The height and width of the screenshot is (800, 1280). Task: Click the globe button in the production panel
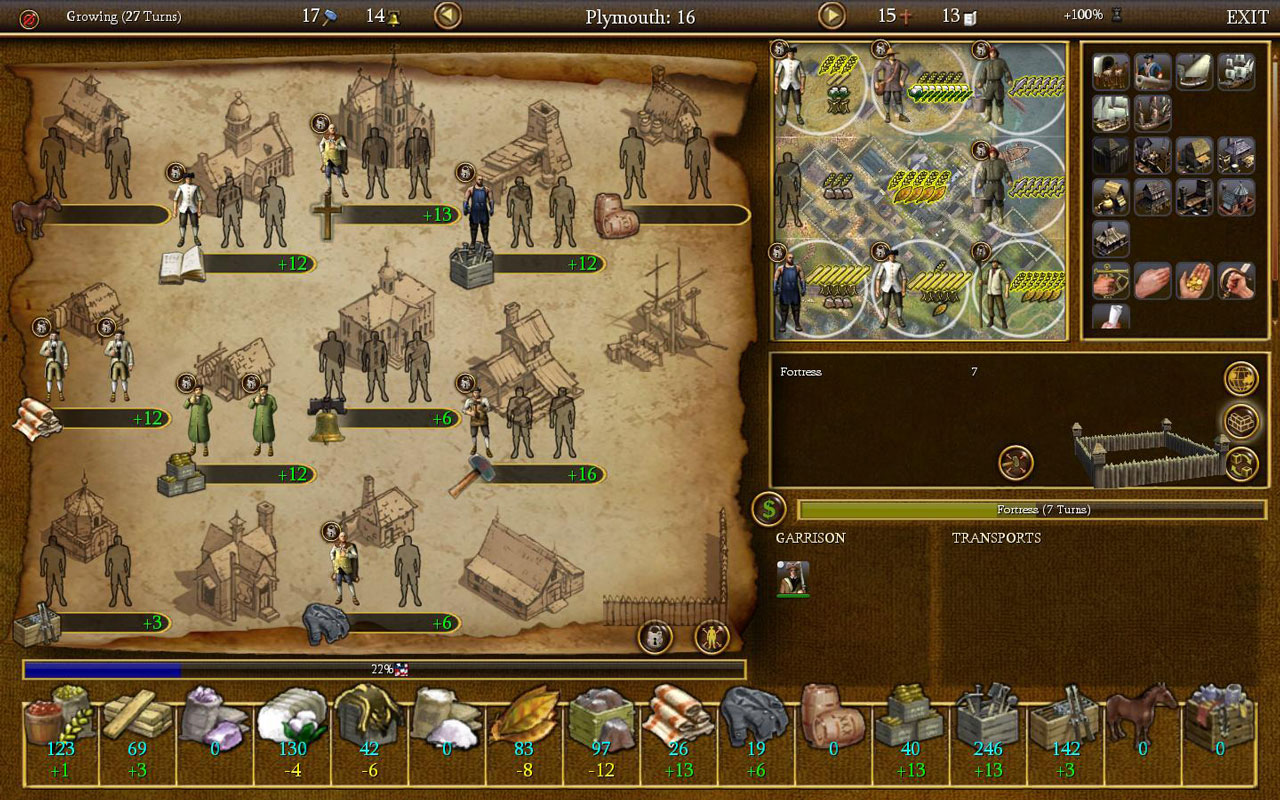point(1241,379)
